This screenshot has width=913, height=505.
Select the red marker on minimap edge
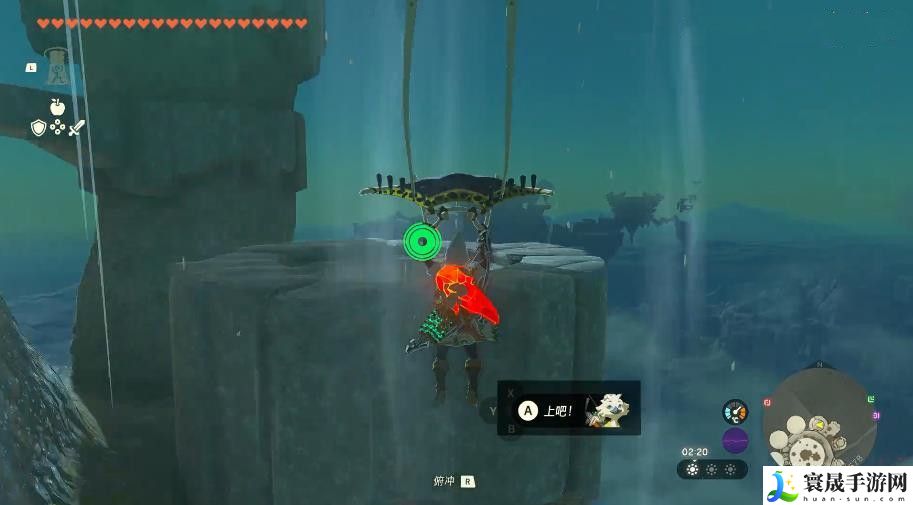[x=767, y=402]
